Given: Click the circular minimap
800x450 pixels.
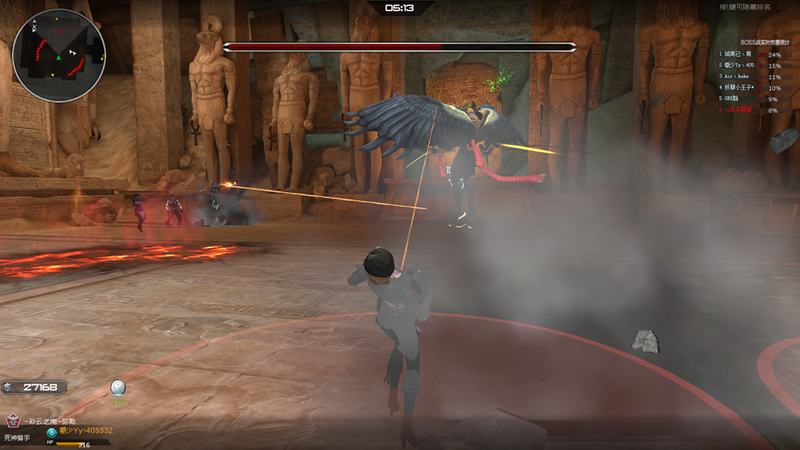Looking at the screenshot, I should pyautogui.click(x=59, y=56).
